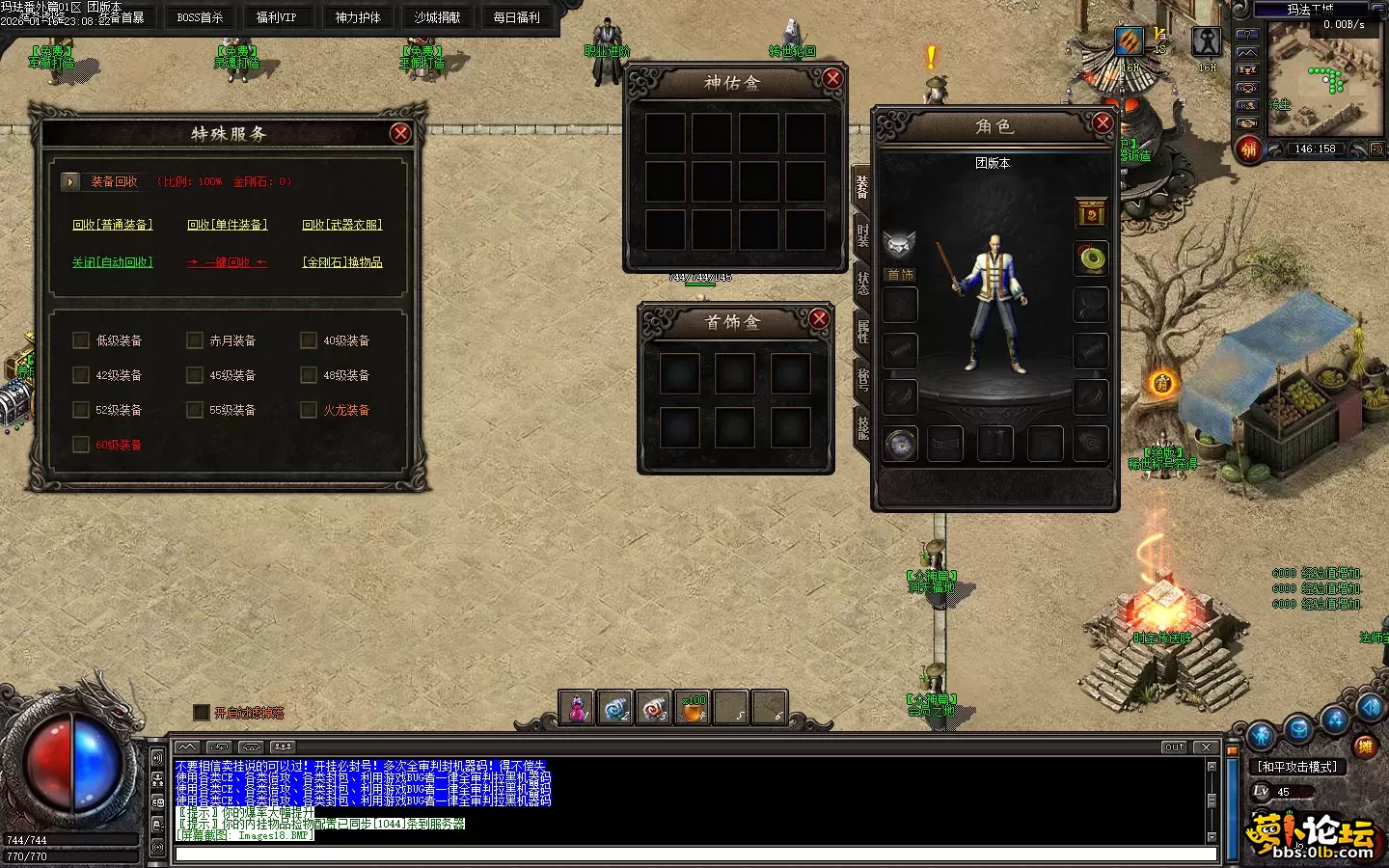Close the 角色 character panel
This screenshot has width=1389, height=868.
(1103, 122)
